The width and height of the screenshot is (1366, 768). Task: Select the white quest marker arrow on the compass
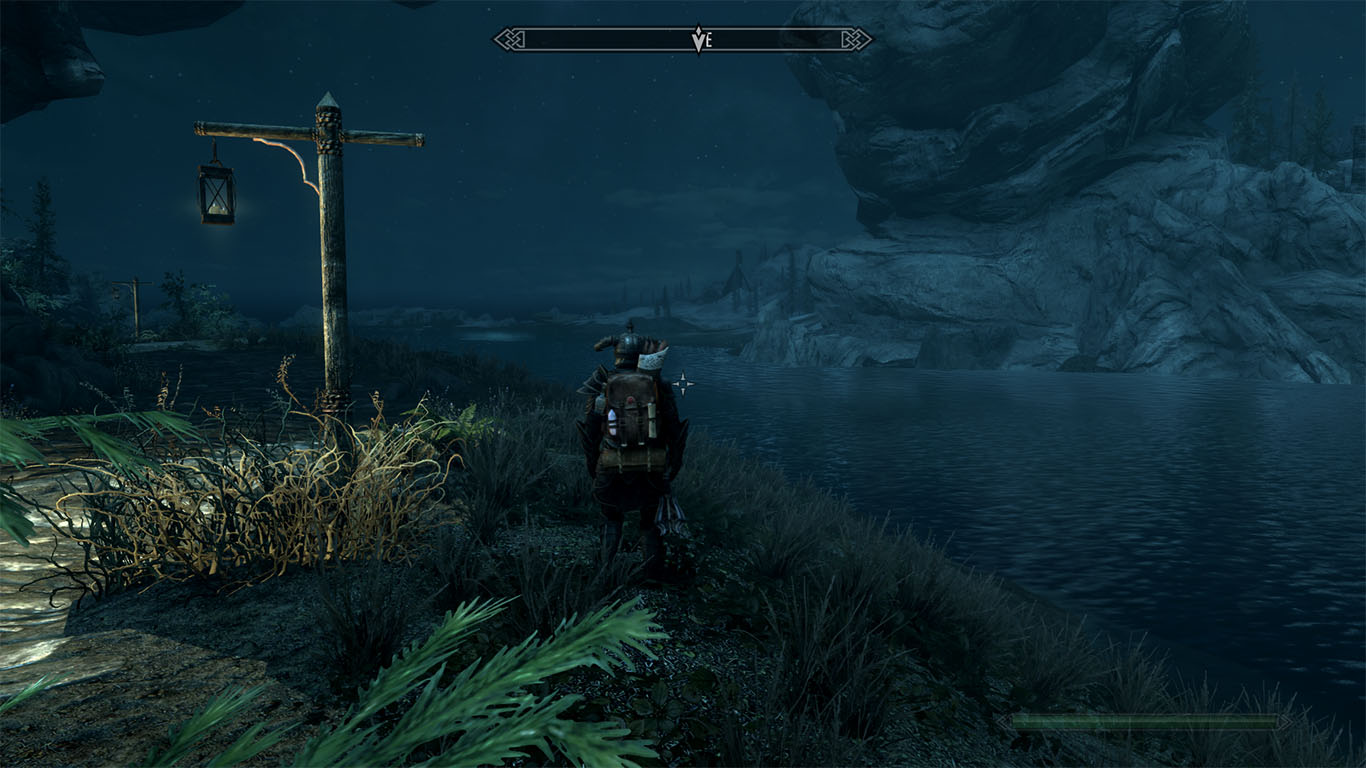point(698,39)
